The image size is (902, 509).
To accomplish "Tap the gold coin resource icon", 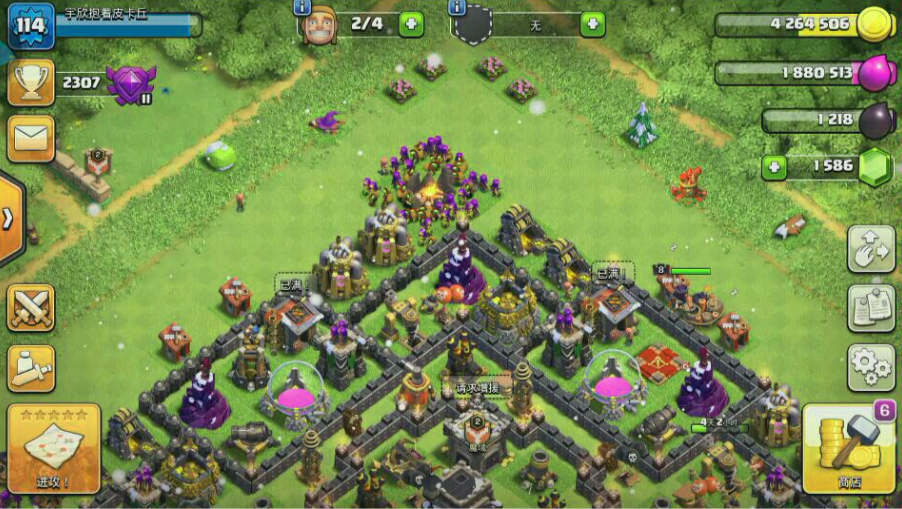I will [874, 24].
